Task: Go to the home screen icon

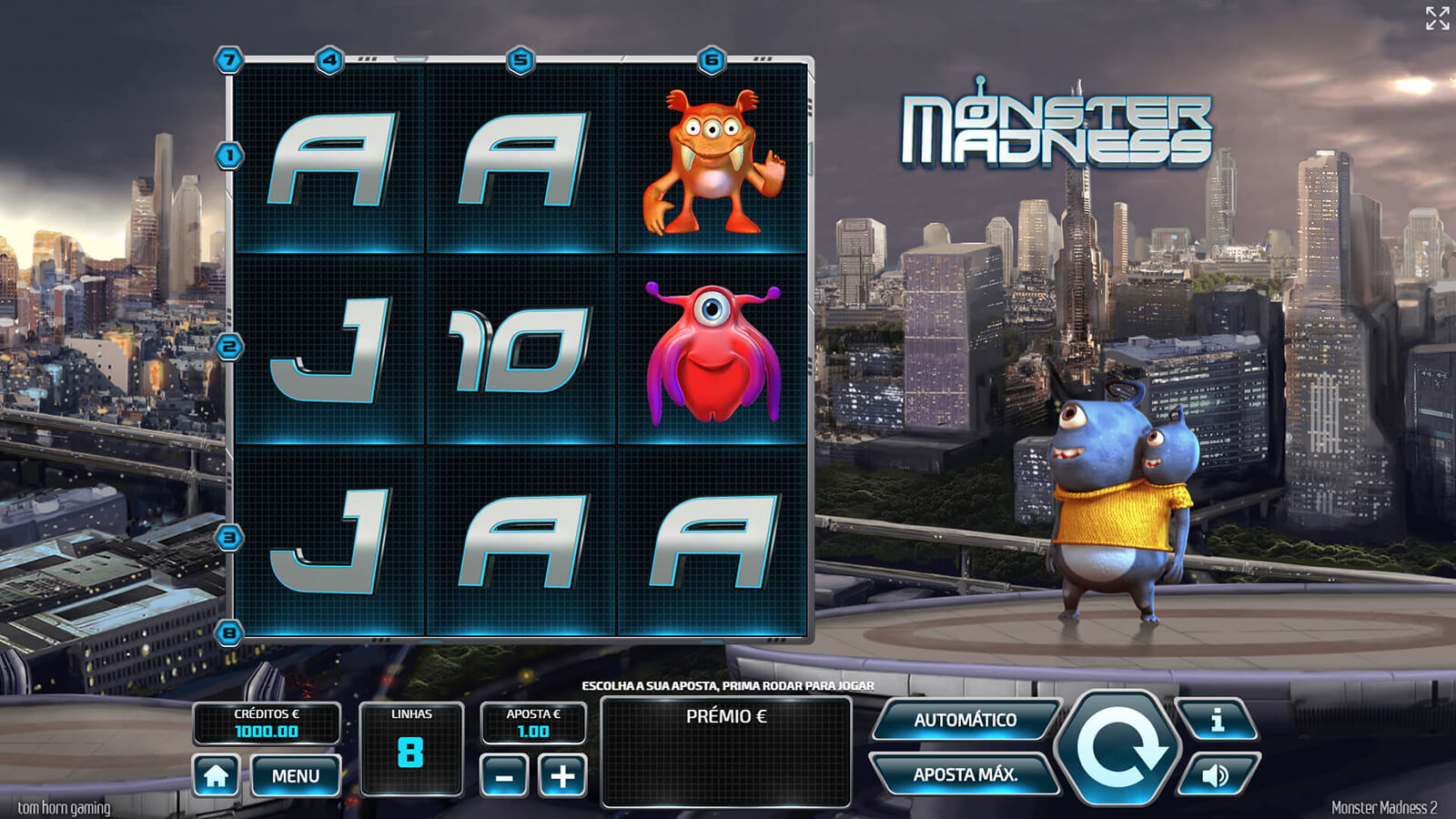Action: [x=216, y=776]
